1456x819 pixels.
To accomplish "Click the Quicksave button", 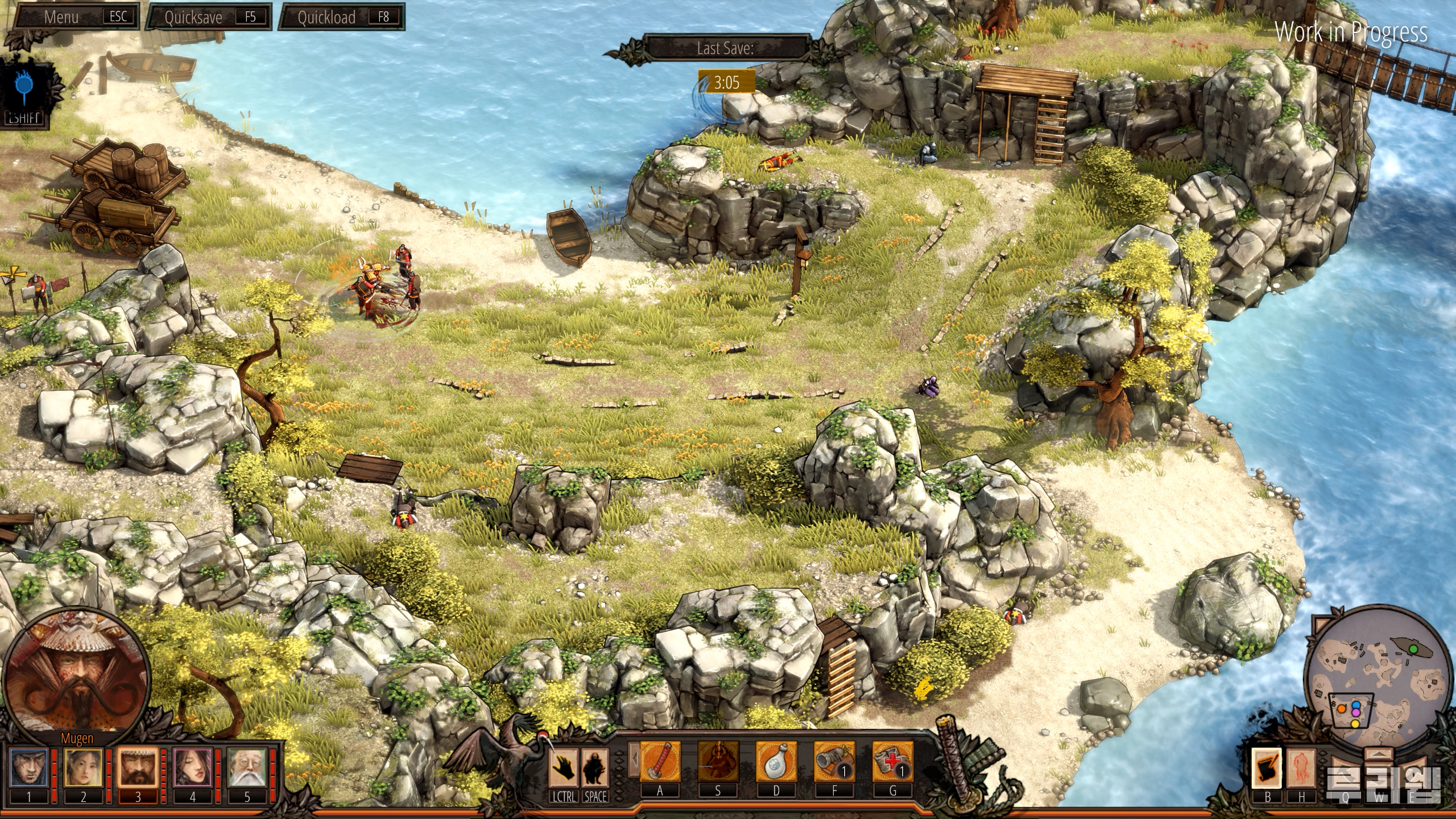I will [x=209, y=16].
